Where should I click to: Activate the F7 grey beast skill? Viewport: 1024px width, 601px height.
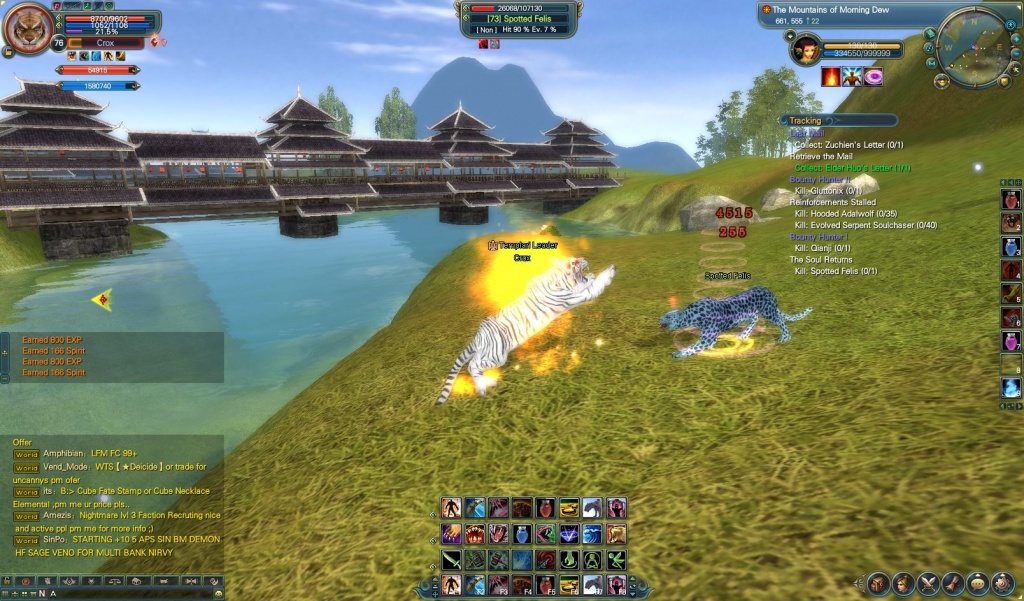click(x=594, y=584)
